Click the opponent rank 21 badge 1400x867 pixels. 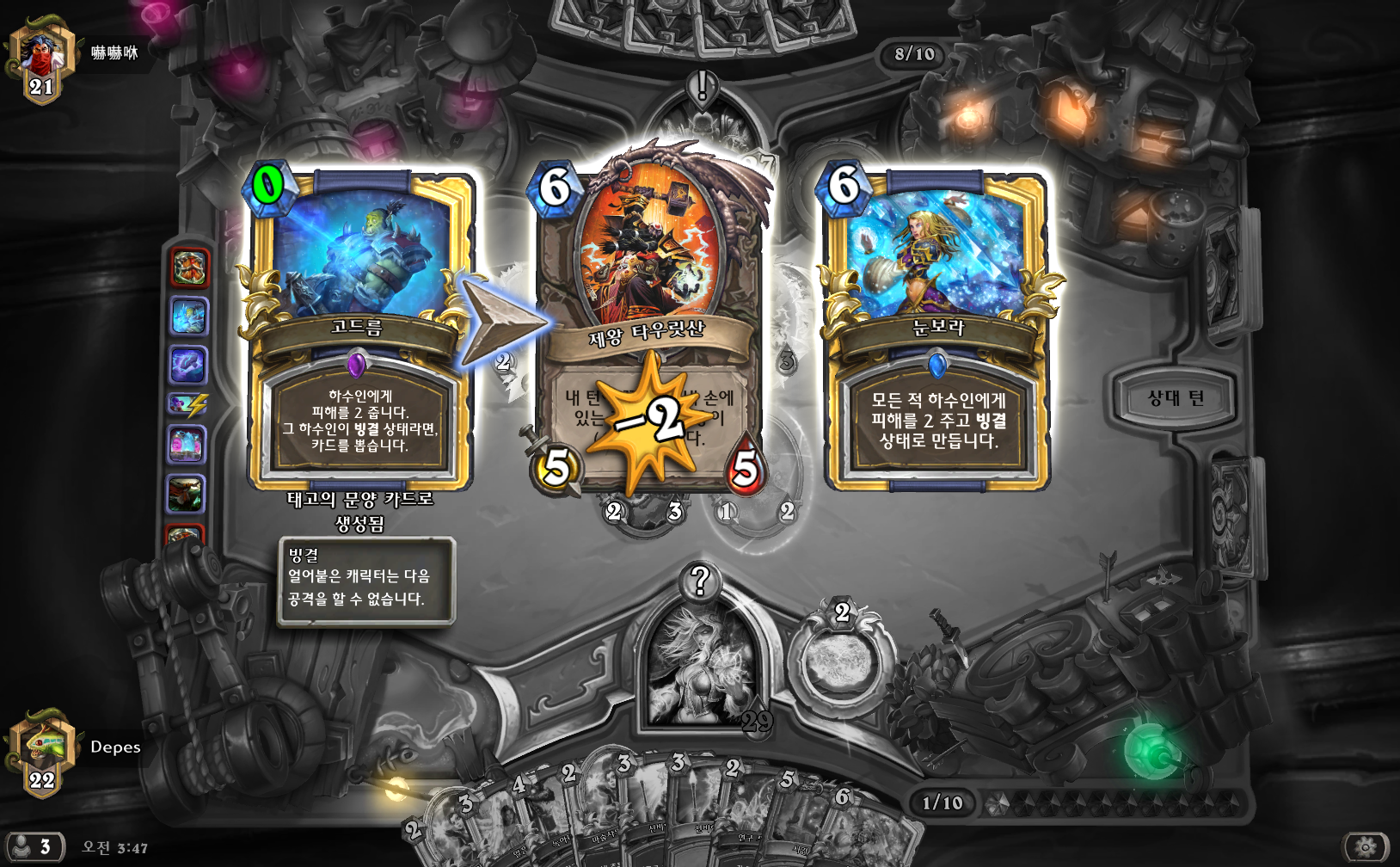[x=40, y=60]
